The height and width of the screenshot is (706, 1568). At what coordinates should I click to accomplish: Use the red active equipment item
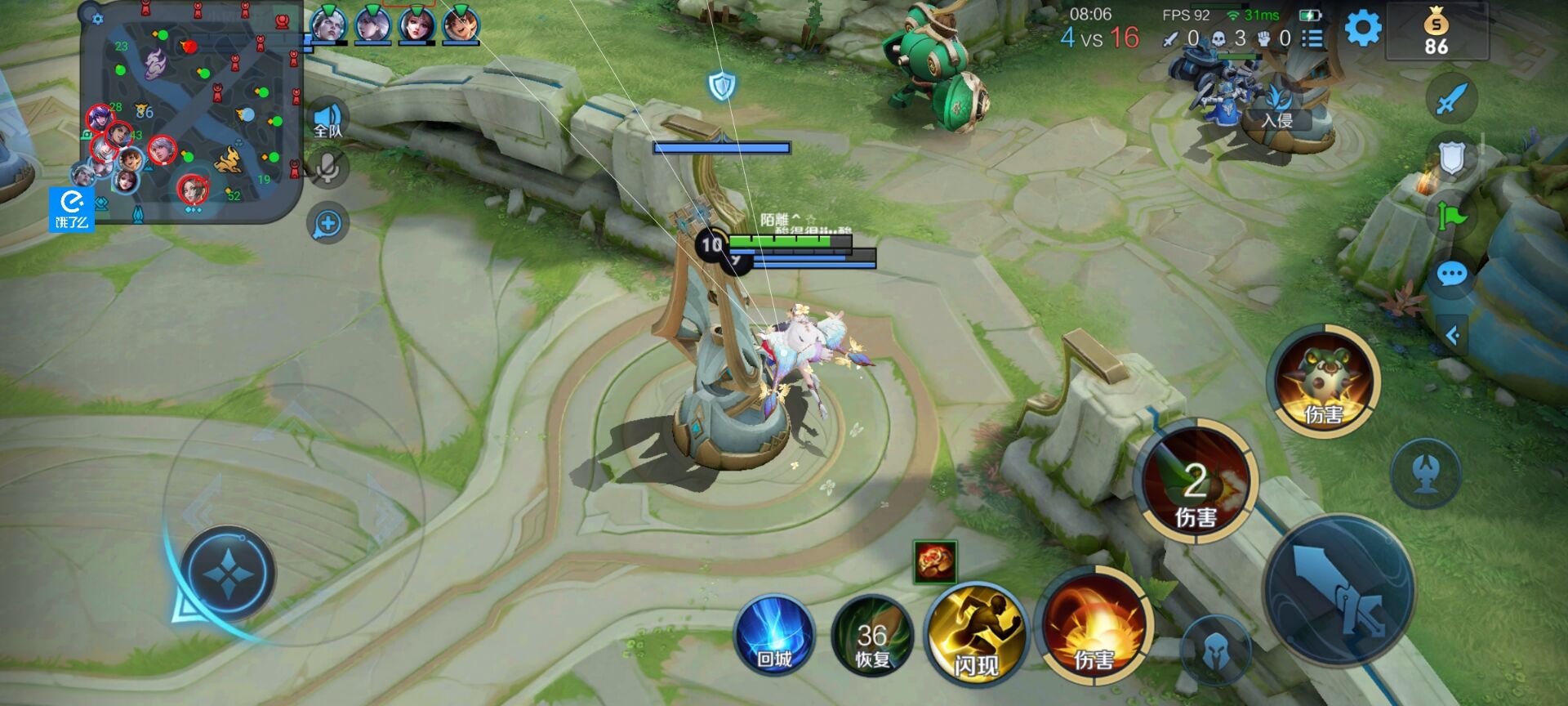click(934, 562)
